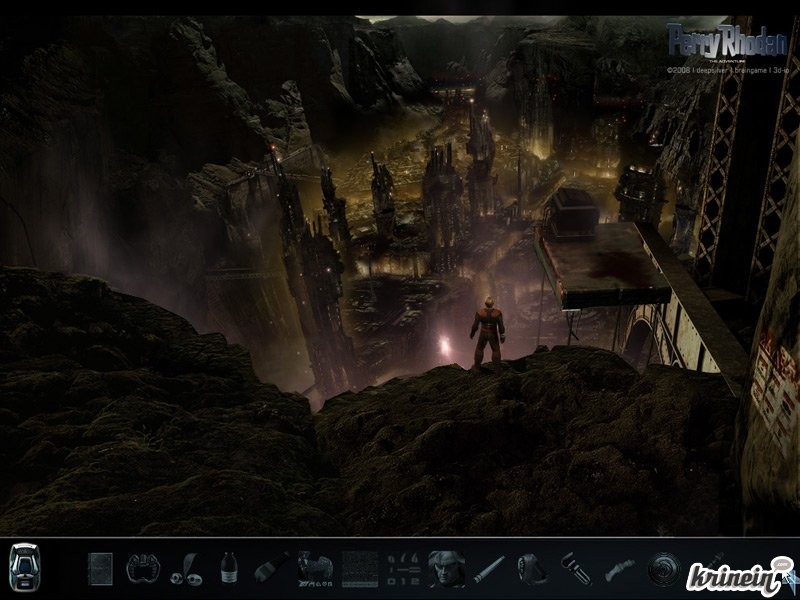Viewport: 800px width, 600px height.
Task: Pick the round spiral disc in the inventory
Action: (x=662, y=568)
